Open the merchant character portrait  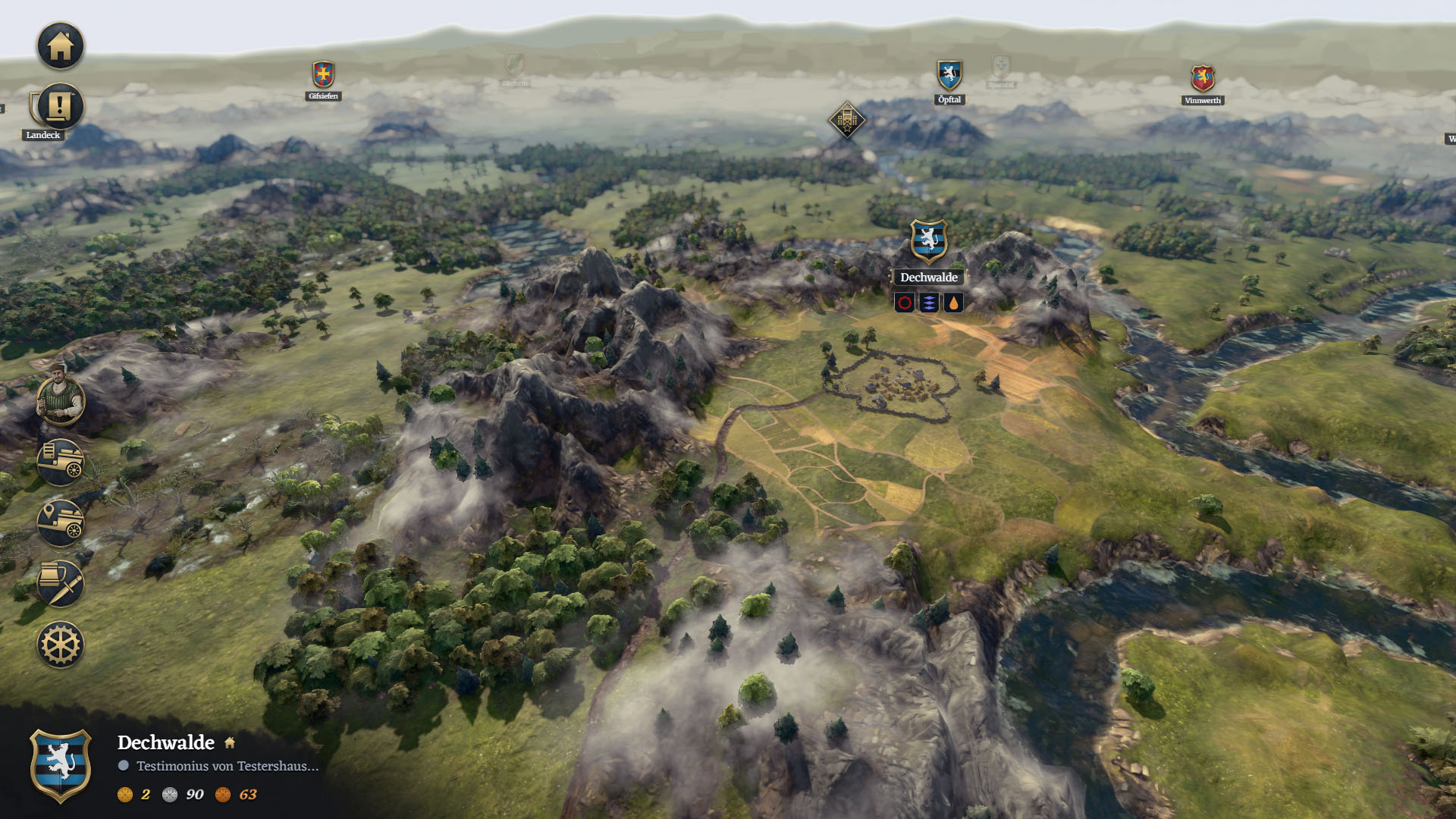tap(61, 398)
